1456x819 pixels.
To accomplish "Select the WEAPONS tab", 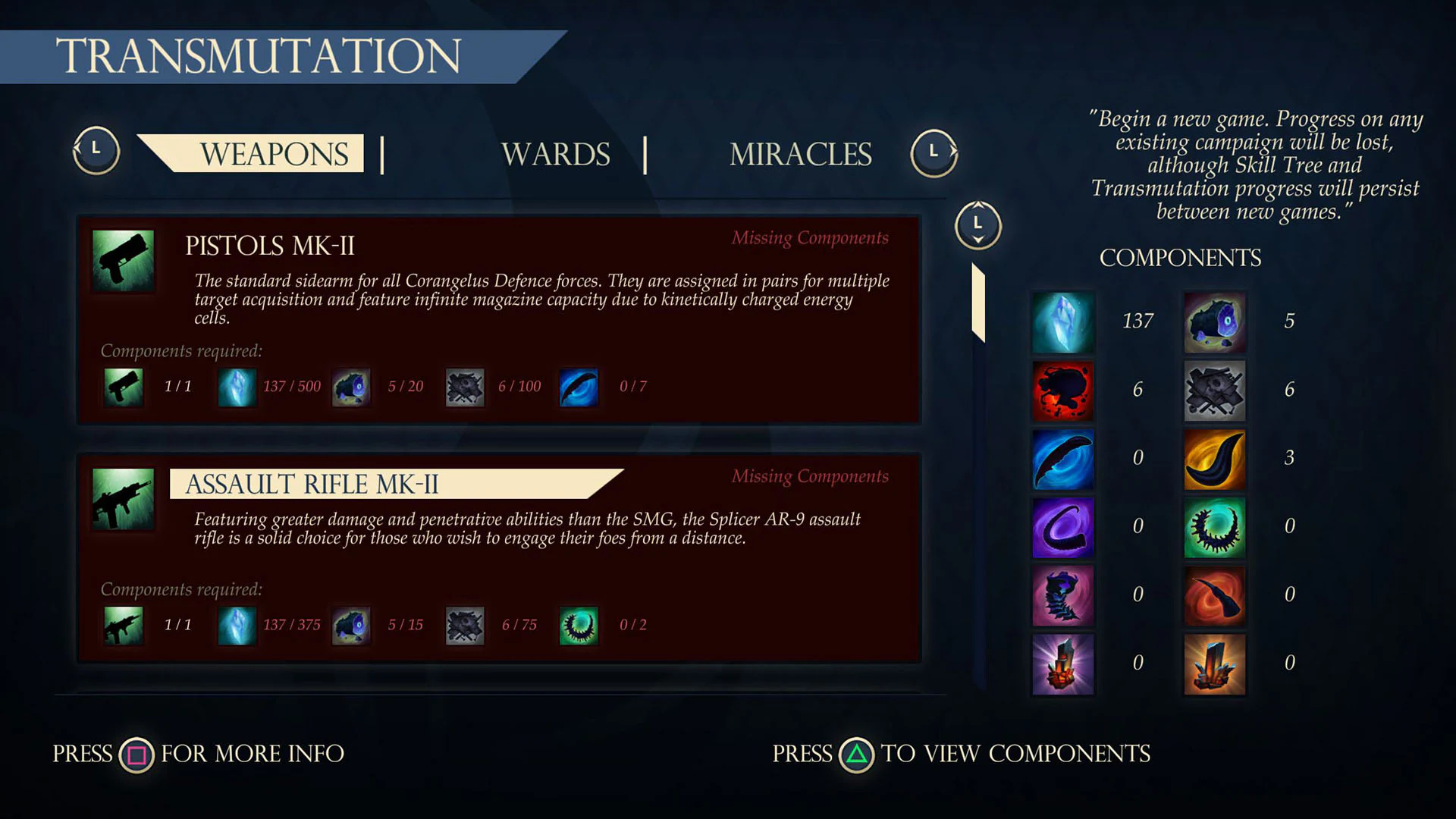I will click(x=273, y=154).
